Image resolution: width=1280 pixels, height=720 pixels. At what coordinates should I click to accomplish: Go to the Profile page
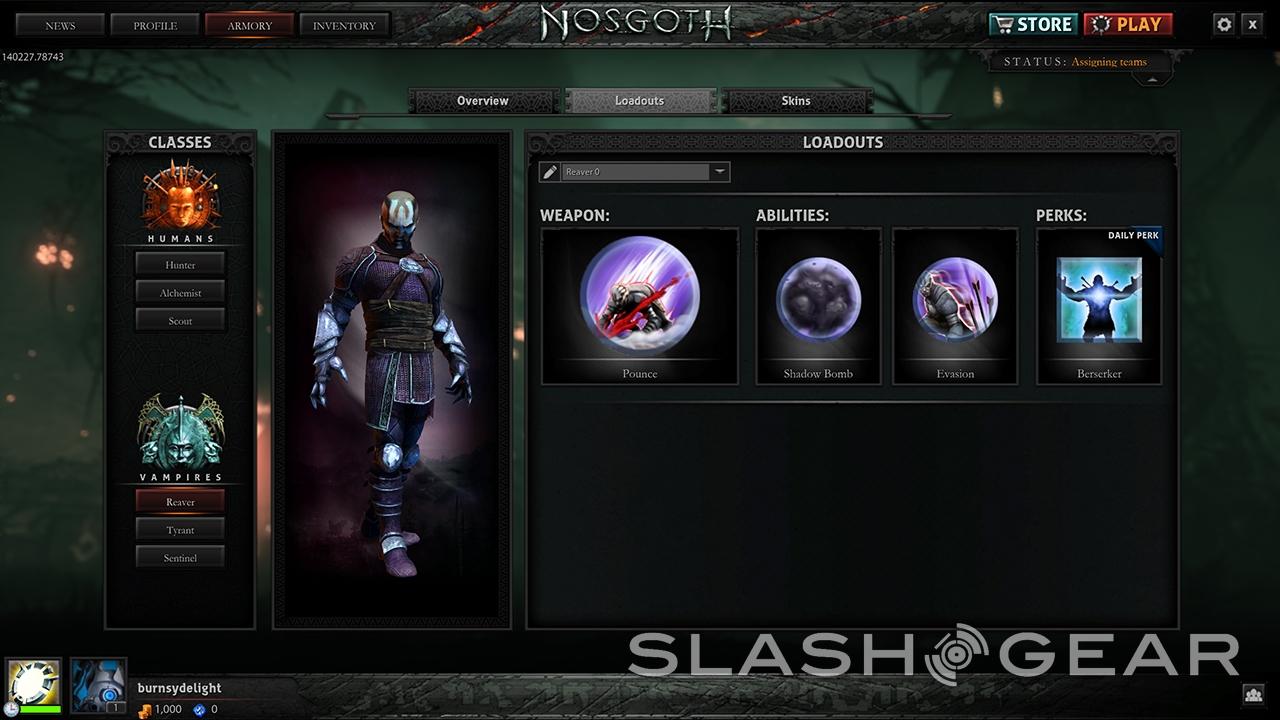[155, 25]
